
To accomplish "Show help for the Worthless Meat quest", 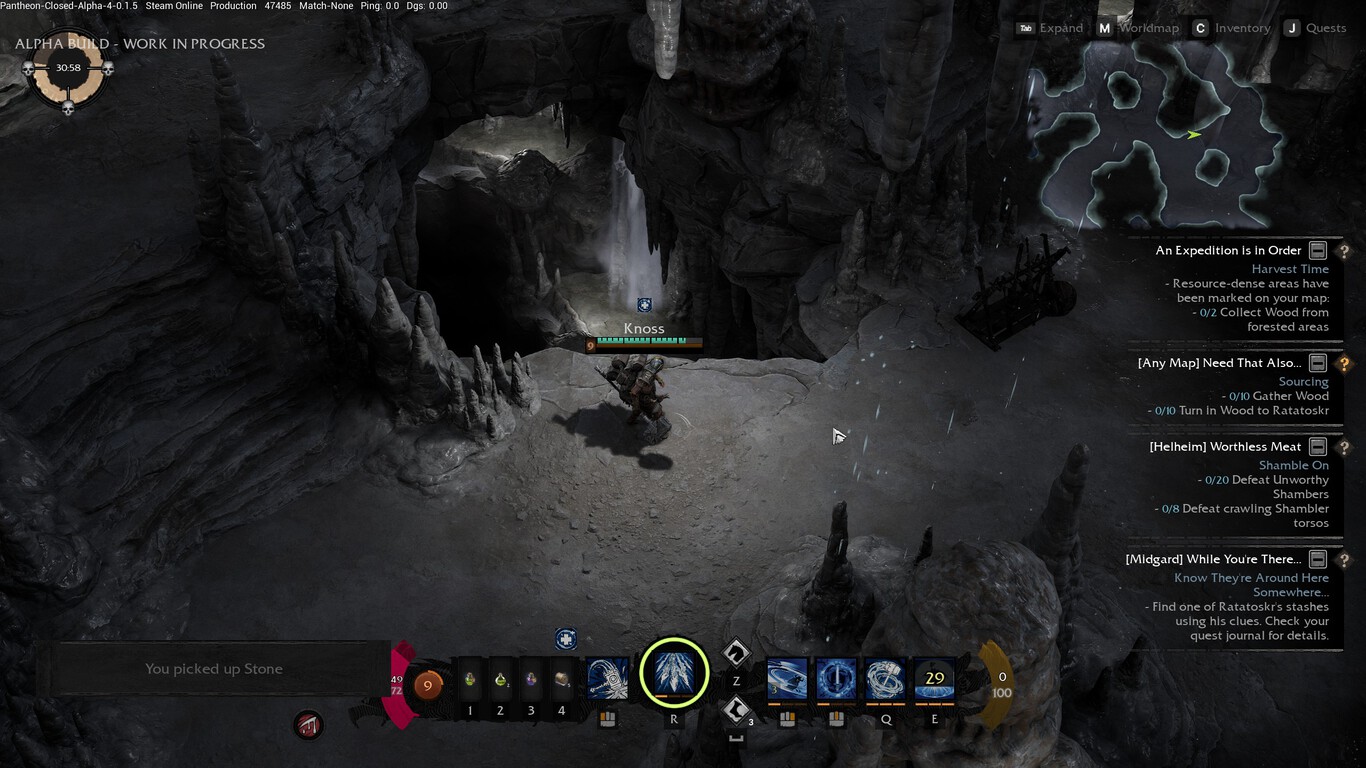I will (1345, 447).
